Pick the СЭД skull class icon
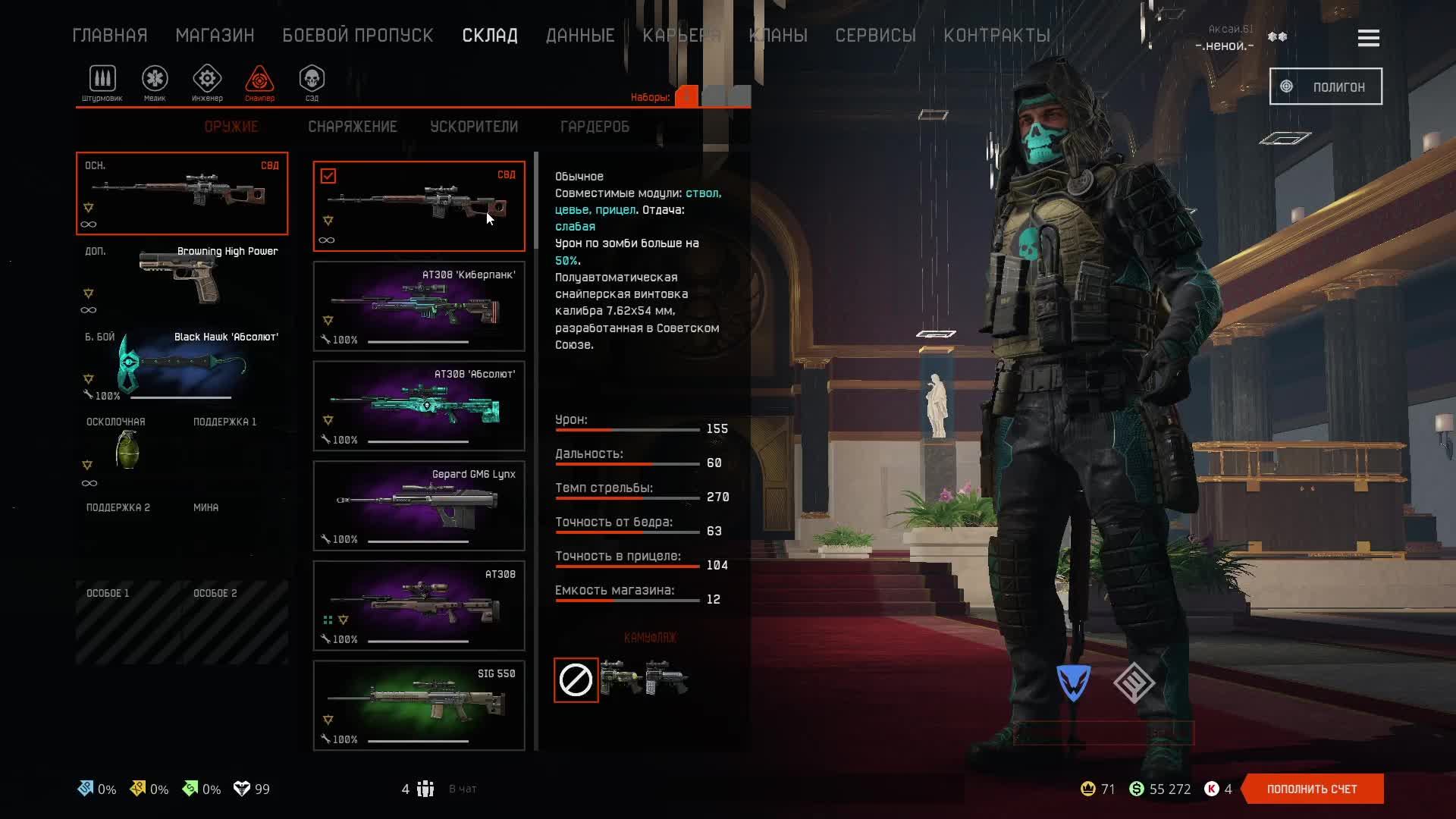1456x819 pixels. pyautogui.click(x=312, y=80)
